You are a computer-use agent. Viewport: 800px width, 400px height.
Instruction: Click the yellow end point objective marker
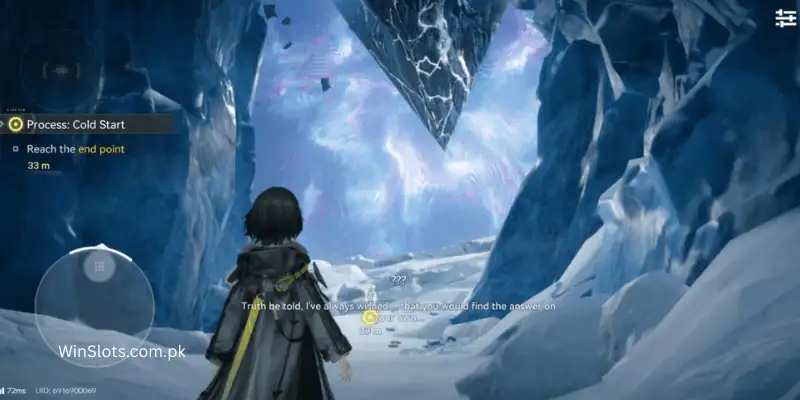click(370, 318)
